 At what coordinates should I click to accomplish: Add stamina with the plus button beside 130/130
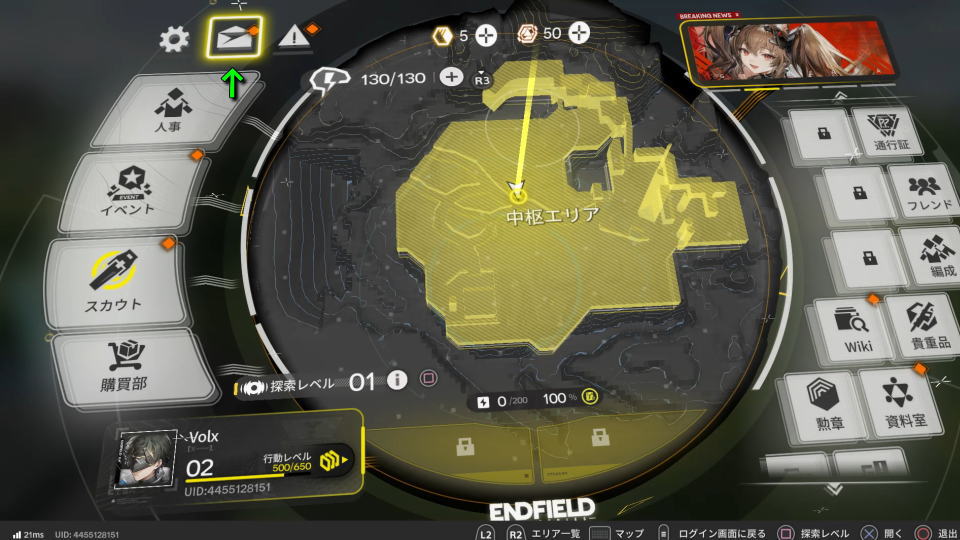[451, 77]
